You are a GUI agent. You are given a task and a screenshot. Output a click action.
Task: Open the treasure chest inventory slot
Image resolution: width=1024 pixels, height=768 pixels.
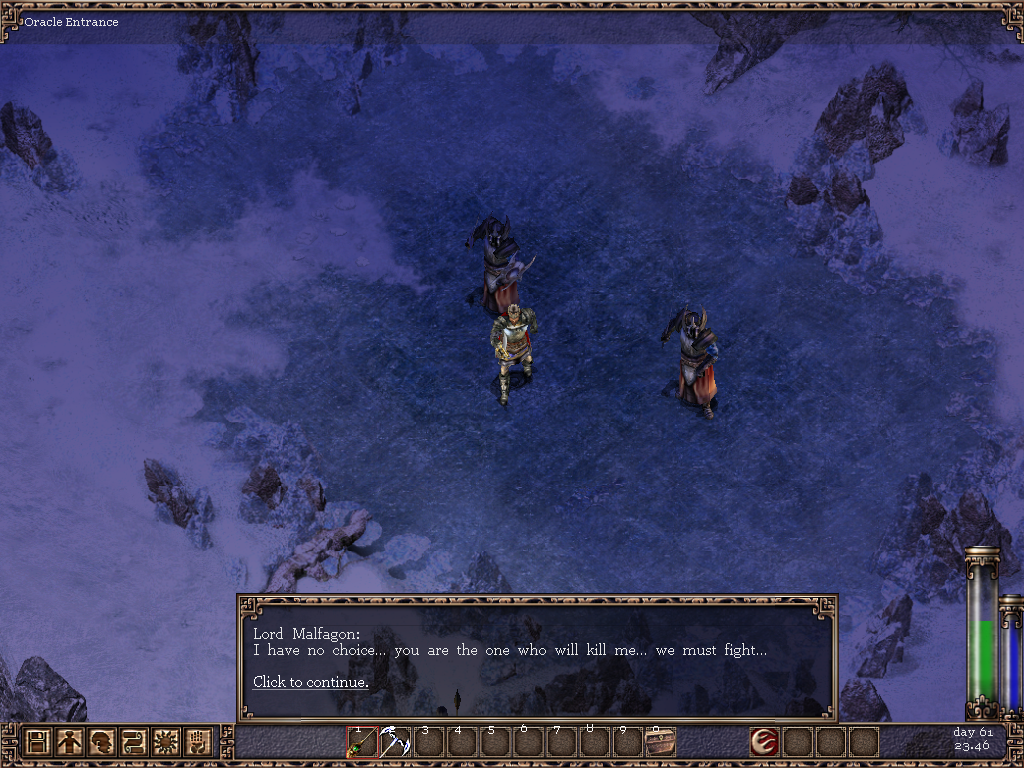coord(660,742)
